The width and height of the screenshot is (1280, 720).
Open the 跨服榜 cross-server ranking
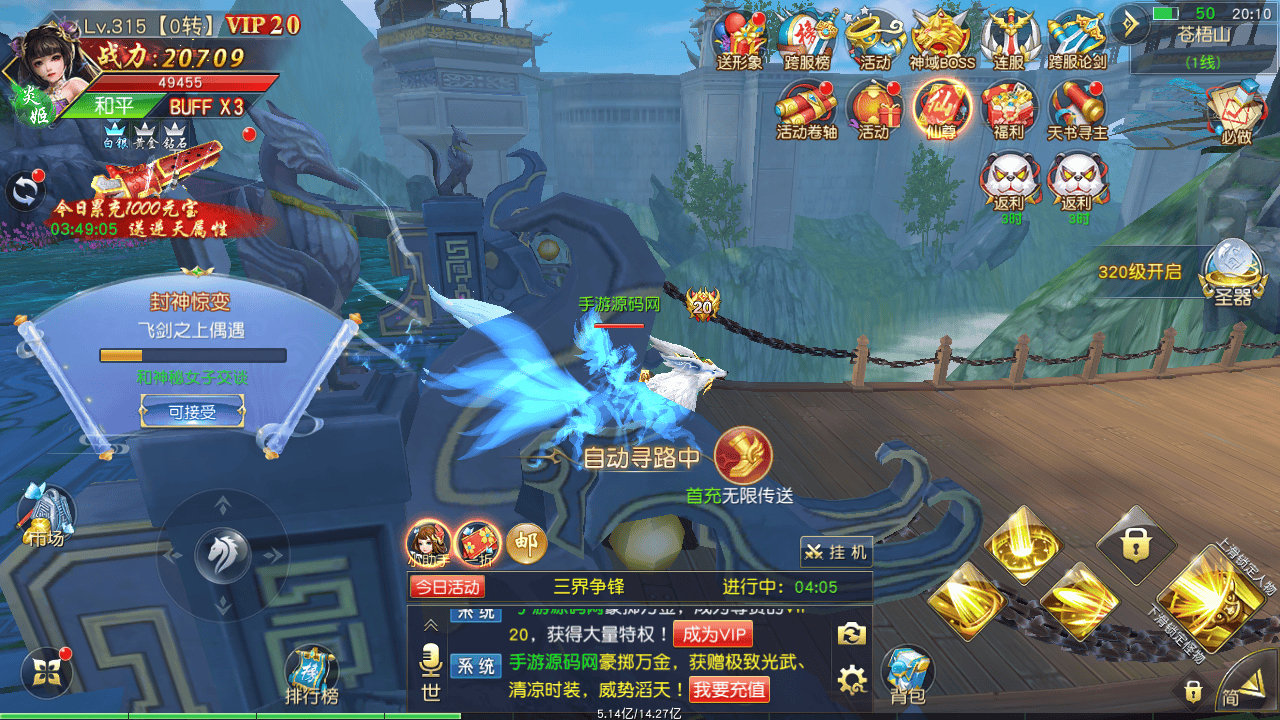[x=807, y=38]
